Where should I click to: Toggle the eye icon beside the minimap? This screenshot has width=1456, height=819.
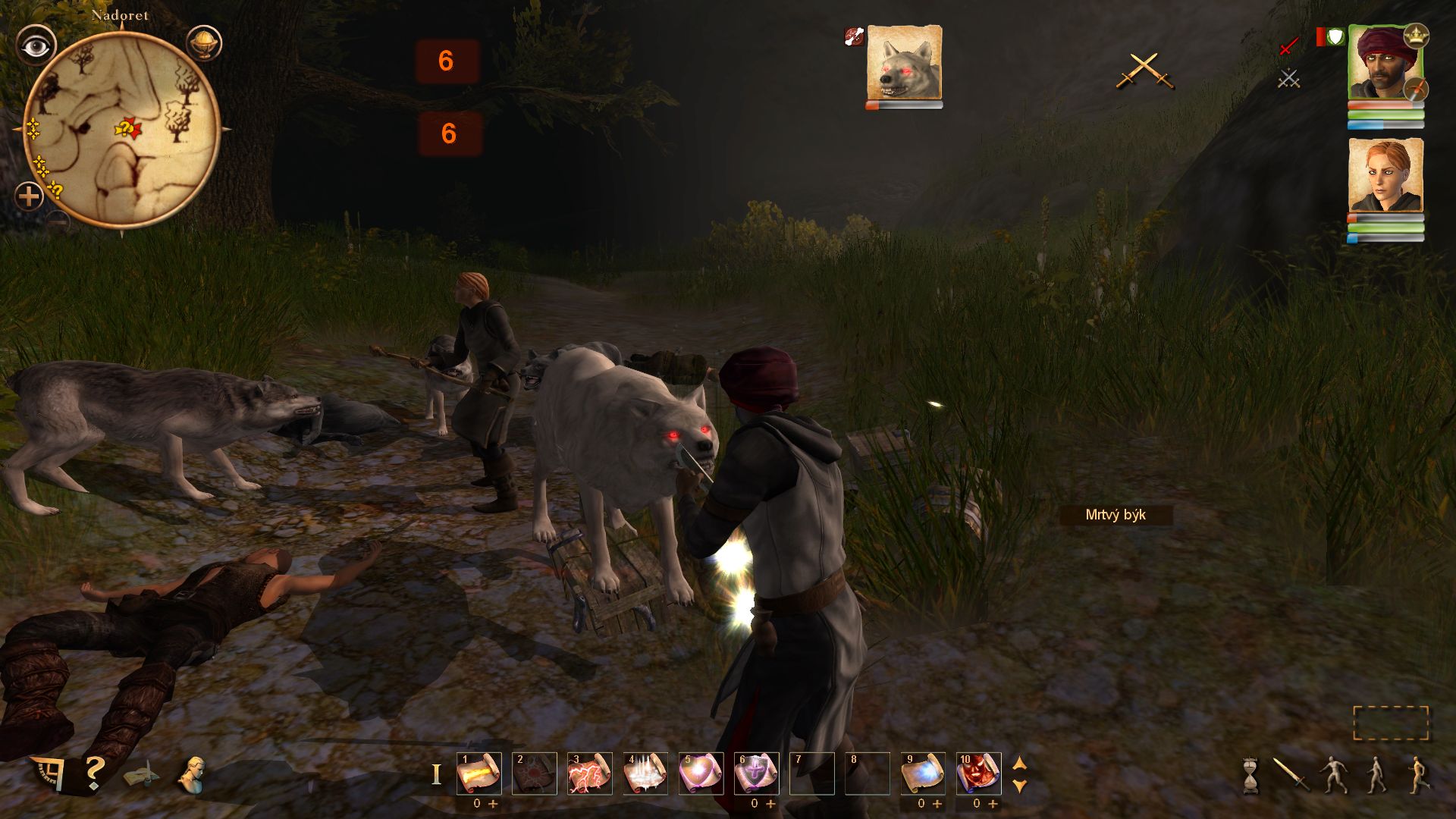point(36,46)
